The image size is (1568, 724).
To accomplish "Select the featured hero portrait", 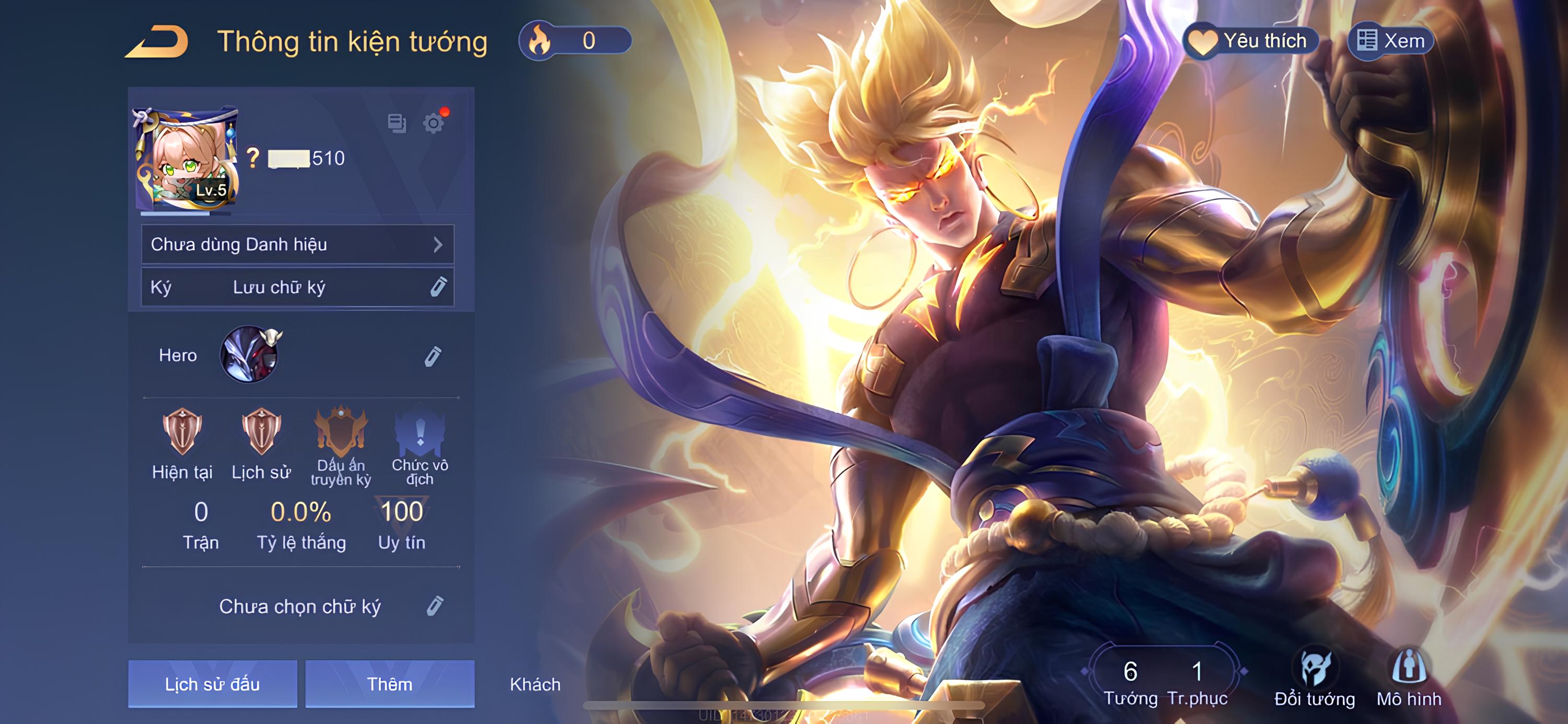I will tap(249, 355).
